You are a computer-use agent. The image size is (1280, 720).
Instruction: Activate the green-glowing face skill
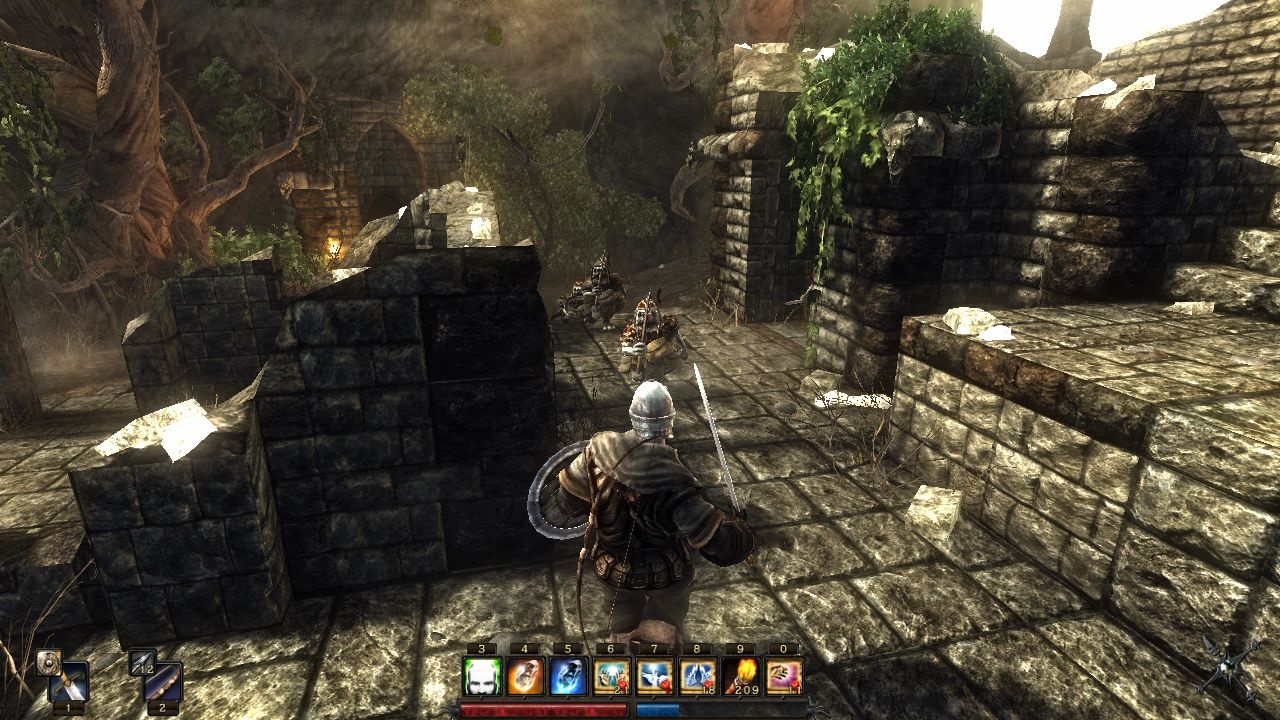[482, 677]
